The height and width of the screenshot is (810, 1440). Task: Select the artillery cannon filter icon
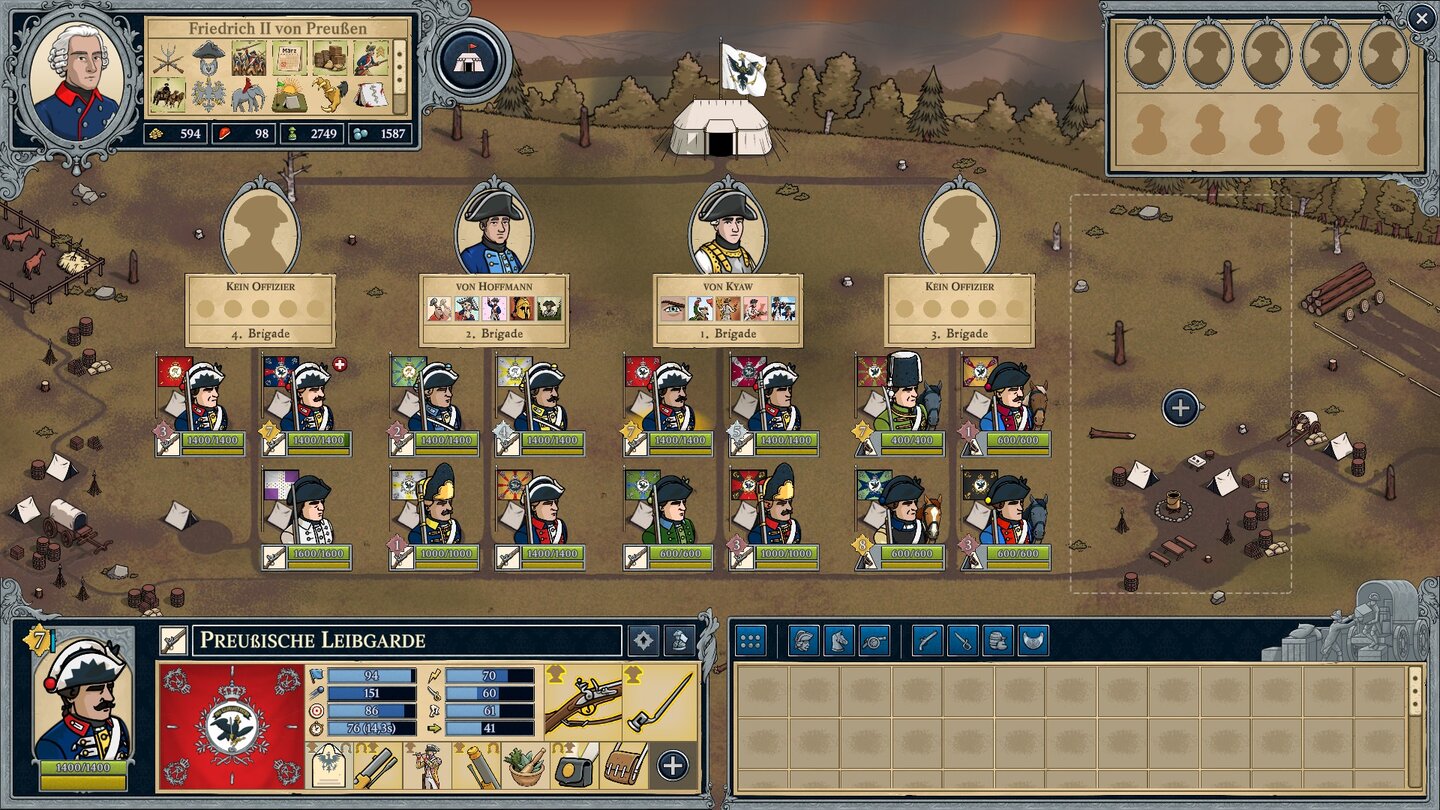pyautogui.click(x=873, y=639)
